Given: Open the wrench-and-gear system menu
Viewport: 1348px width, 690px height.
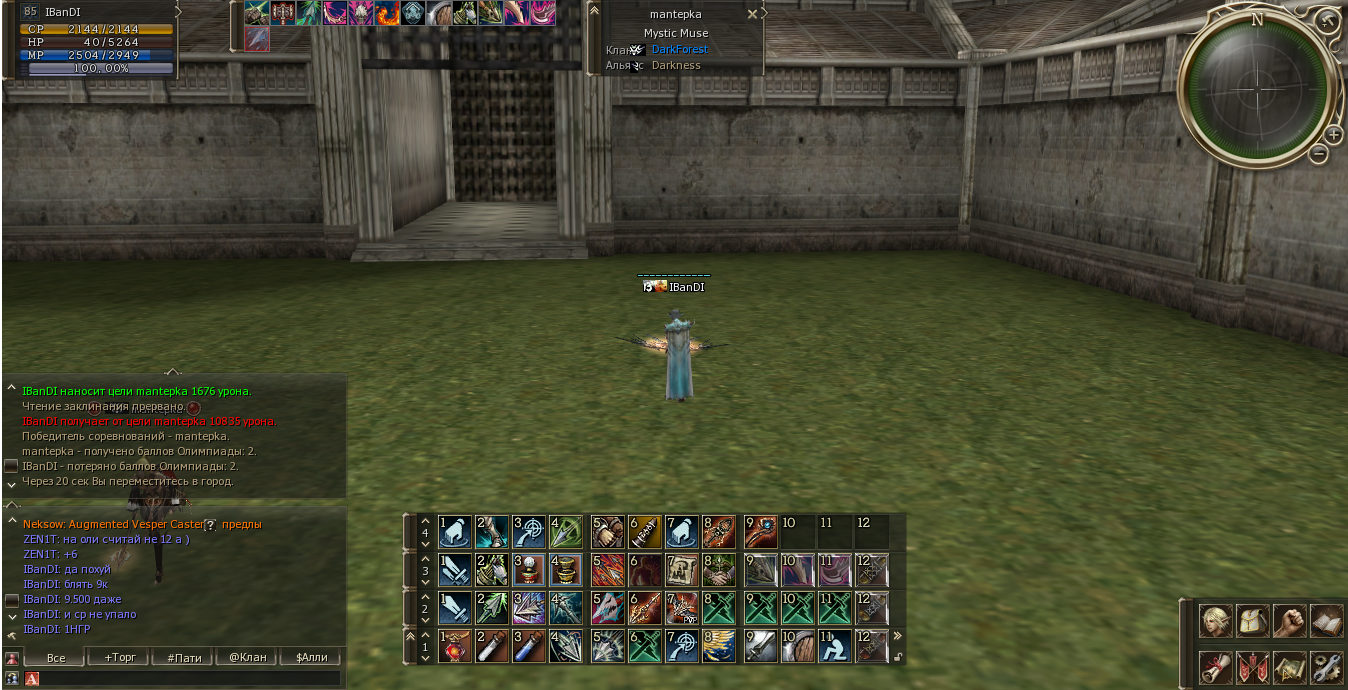Looking at the screenshot, I should (1326, 666).
